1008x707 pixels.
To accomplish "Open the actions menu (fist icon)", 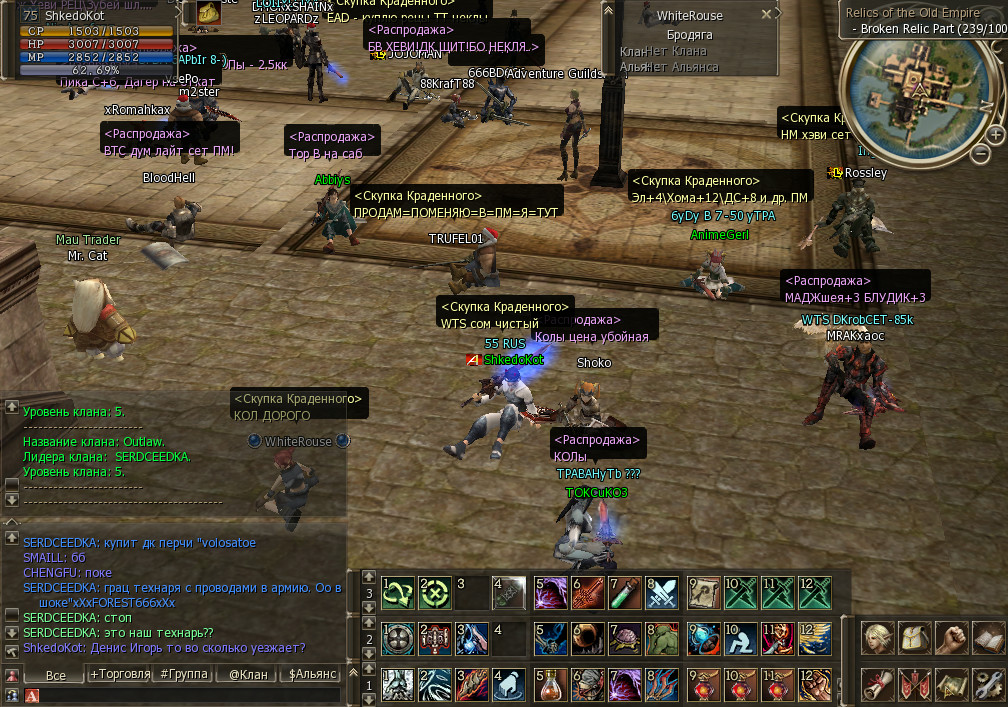I will 952,638.
